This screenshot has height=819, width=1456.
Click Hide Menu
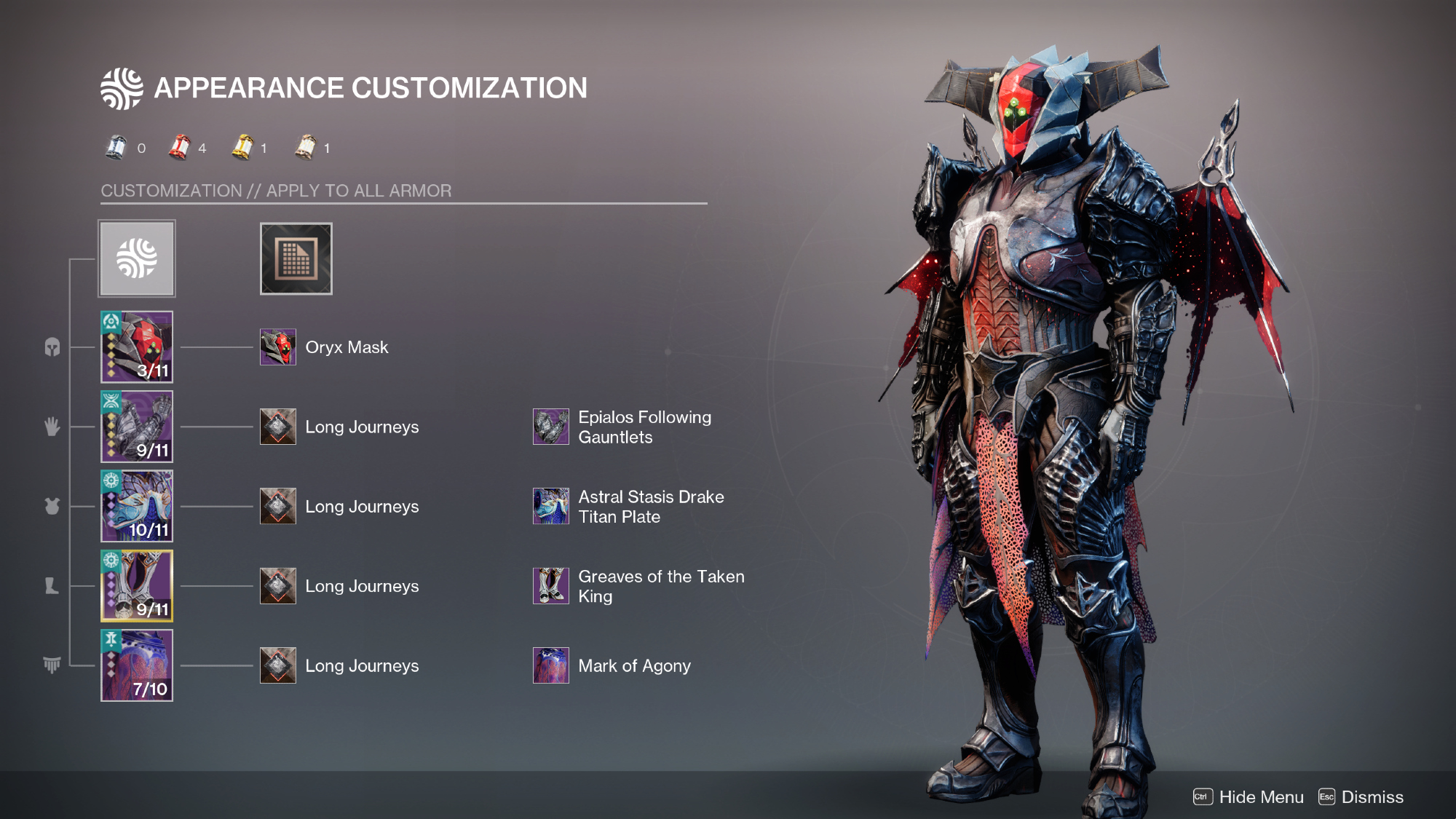[1249, 797]
